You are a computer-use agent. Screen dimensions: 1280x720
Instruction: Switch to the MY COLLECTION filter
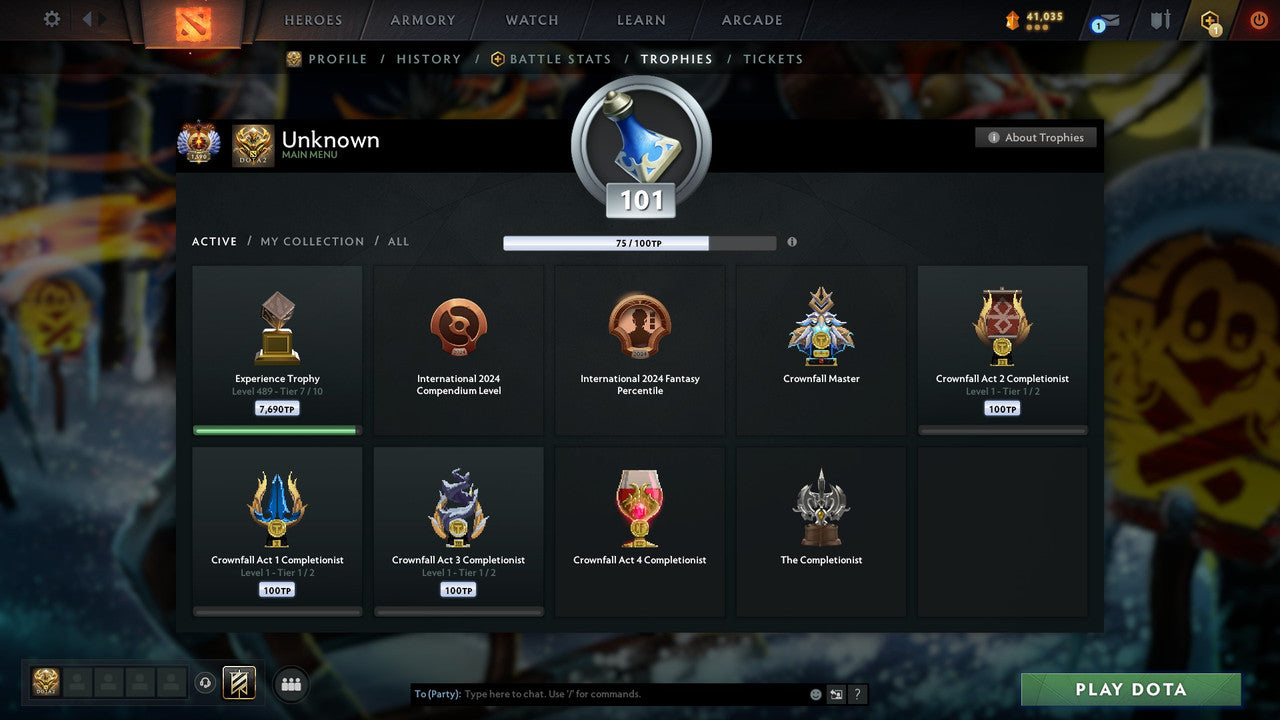tap(311, 241)
